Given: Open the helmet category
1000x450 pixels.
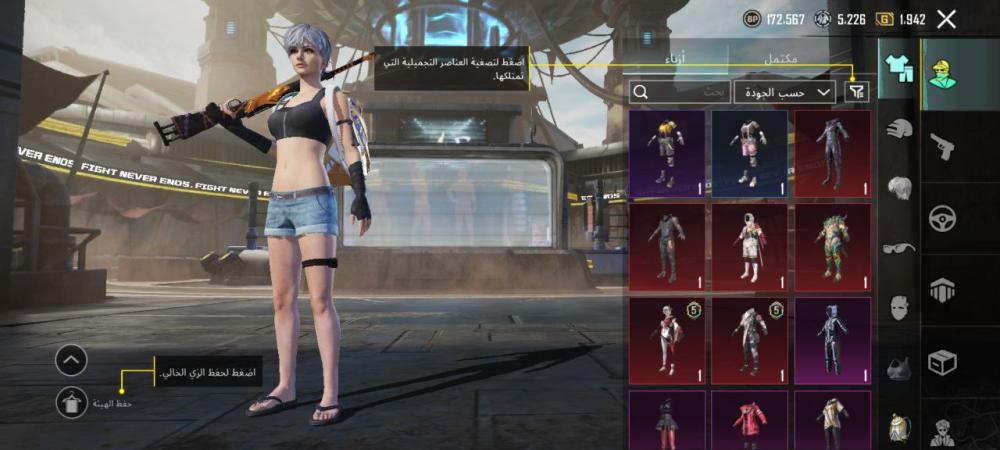Looking at the screenshot, I should (899, 128).
